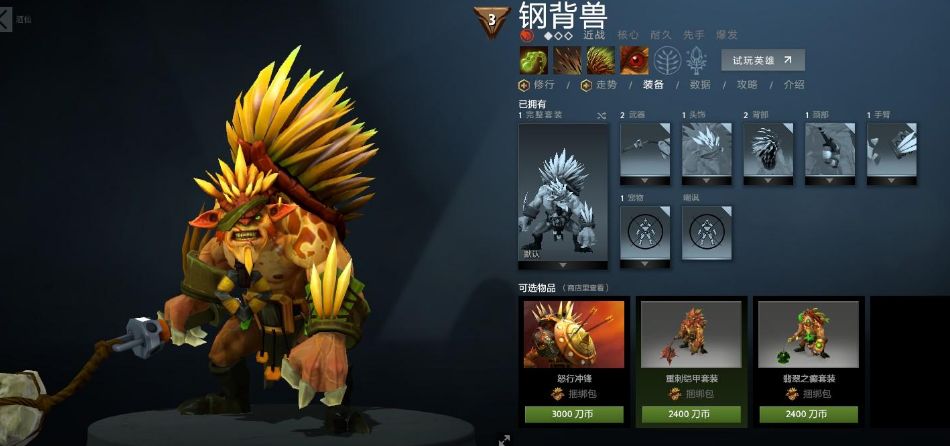Click the 试玩英雄 demo hero button
950x446 pixels.
pyautogui.click(x=762, y=60)
